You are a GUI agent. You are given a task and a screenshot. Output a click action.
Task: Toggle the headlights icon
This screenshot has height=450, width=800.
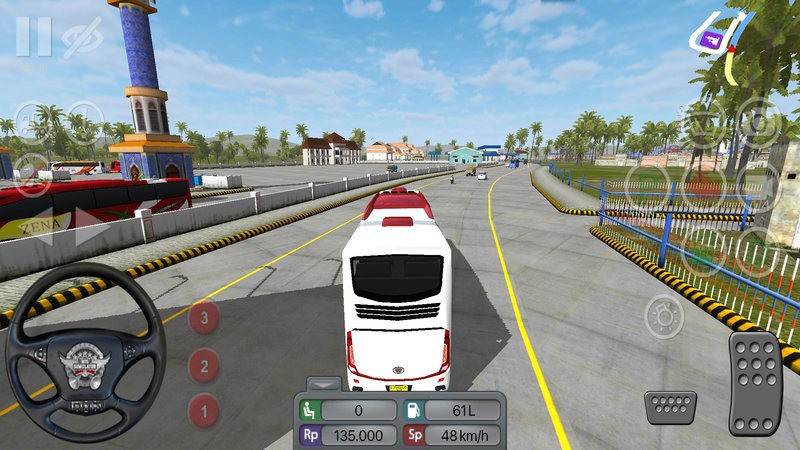pos(663,318)
